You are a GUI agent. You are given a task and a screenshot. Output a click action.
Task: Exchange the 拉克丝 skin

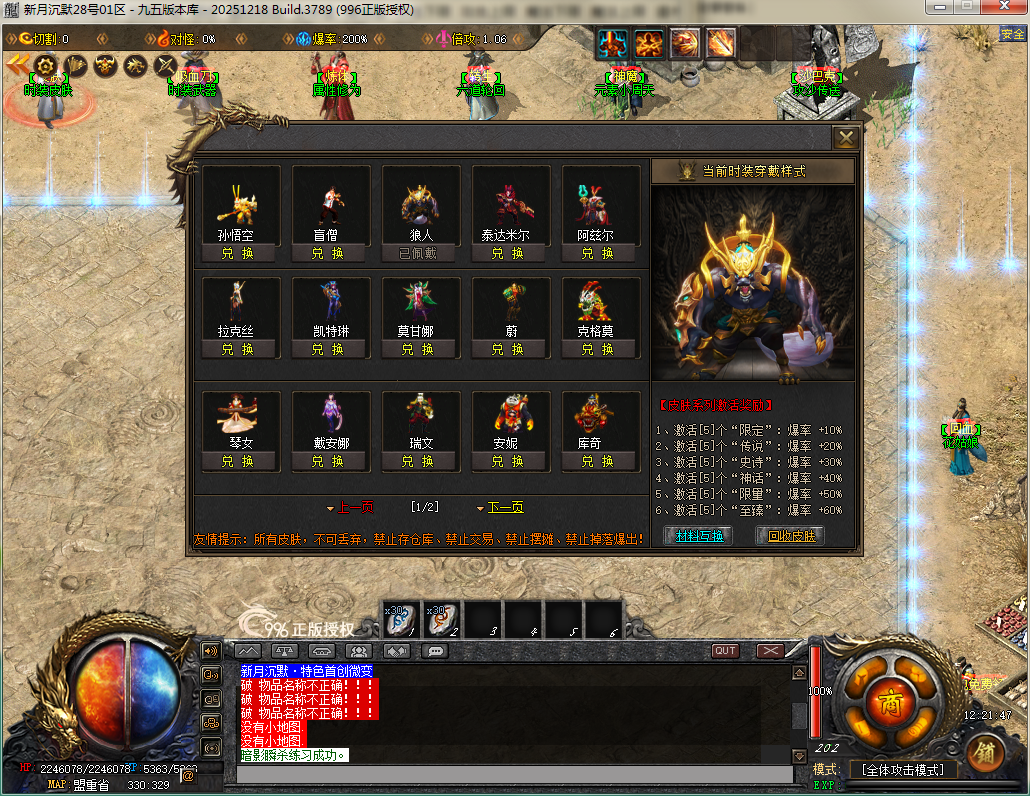238,350
